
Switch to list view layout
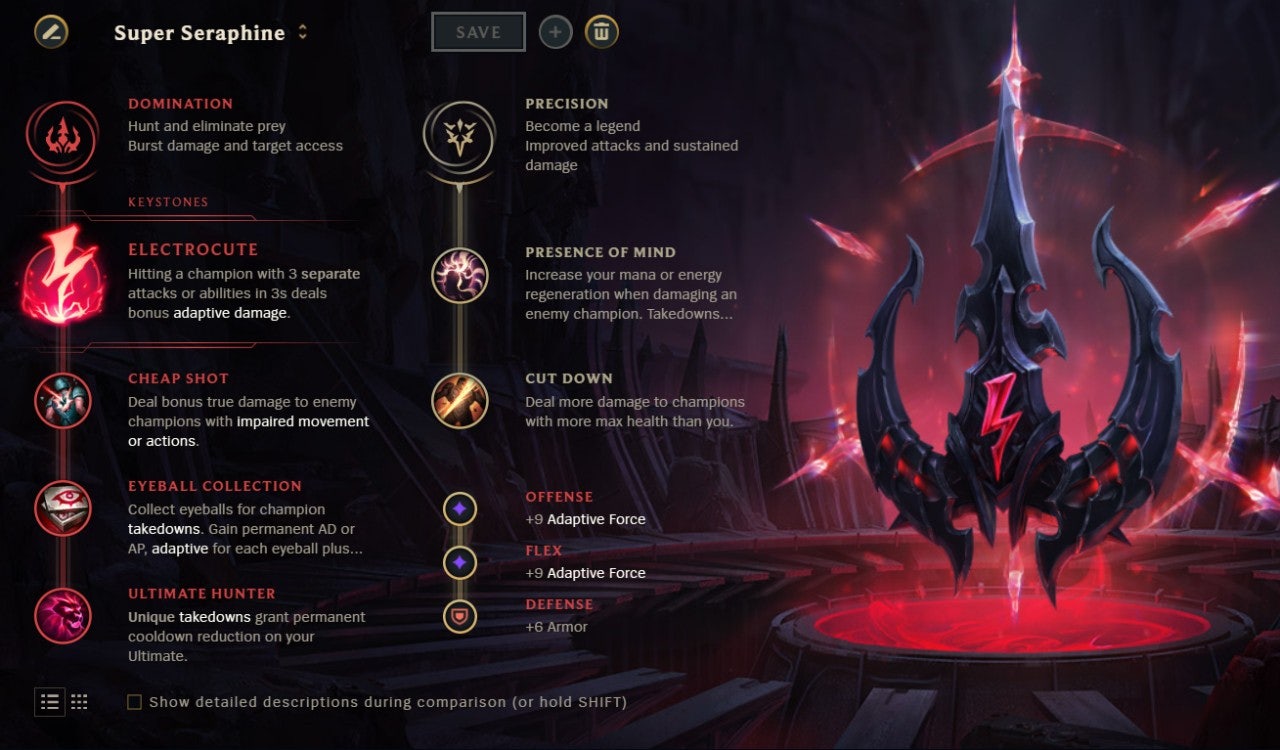(x=50, y=702)
